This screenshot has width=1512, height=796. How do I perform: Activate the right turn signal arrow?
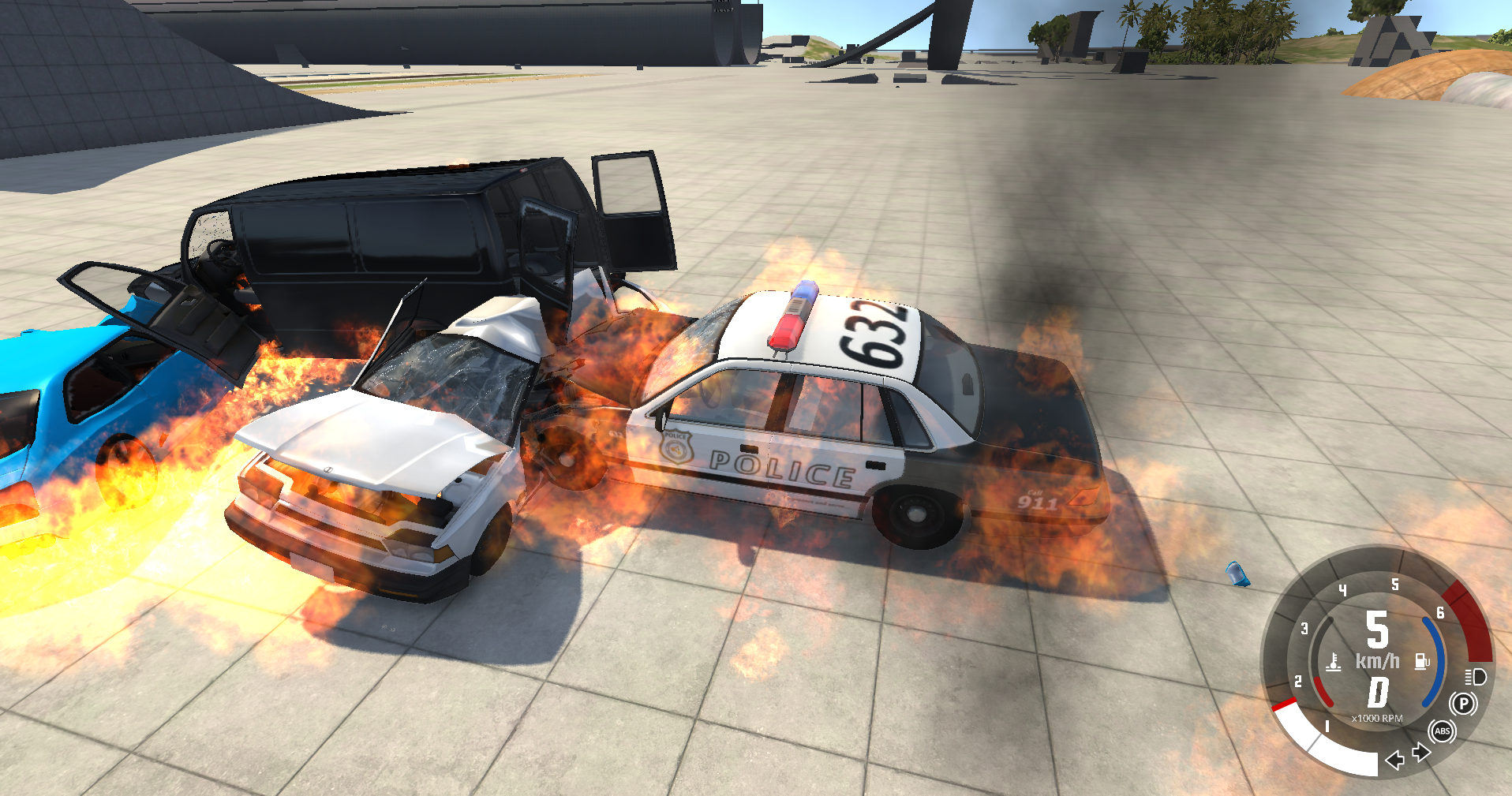(1421, 753)
